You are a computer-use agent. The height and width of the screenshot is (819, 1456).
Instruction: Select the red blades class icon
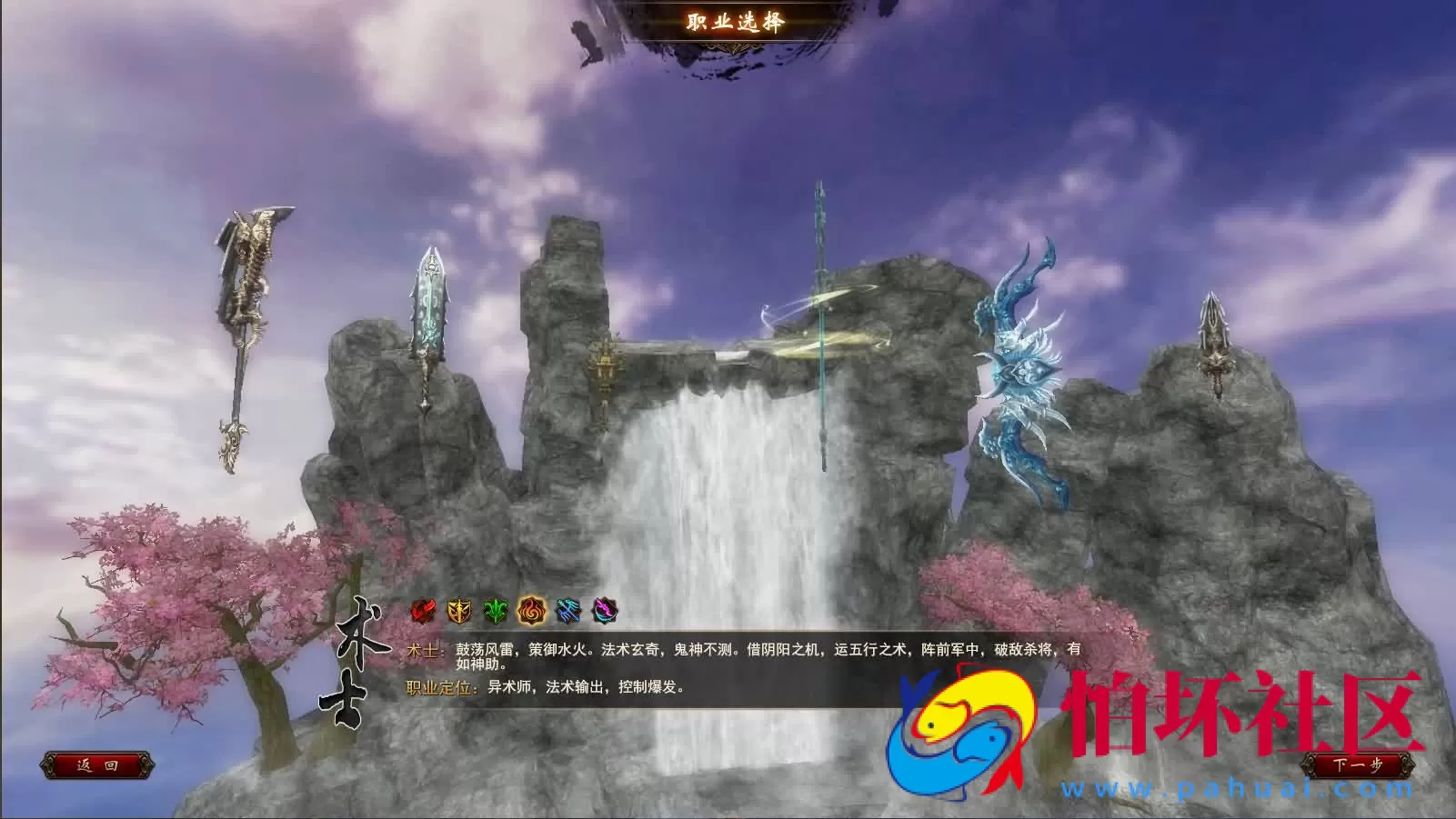pyautogui.click(x=422, y=610)
